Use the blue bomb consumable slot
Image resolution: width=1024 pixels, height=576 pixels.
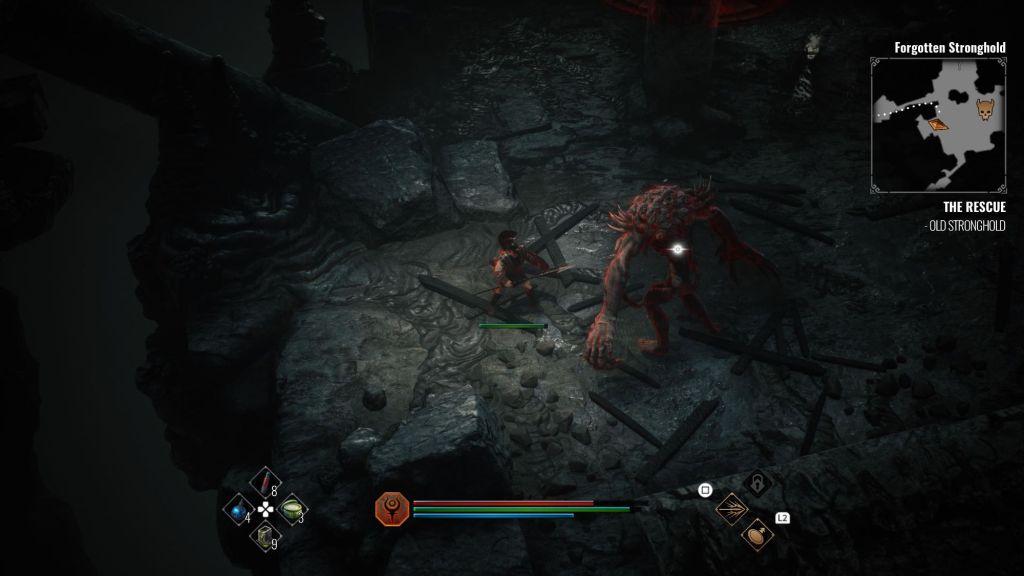click(x=239, y=510)
